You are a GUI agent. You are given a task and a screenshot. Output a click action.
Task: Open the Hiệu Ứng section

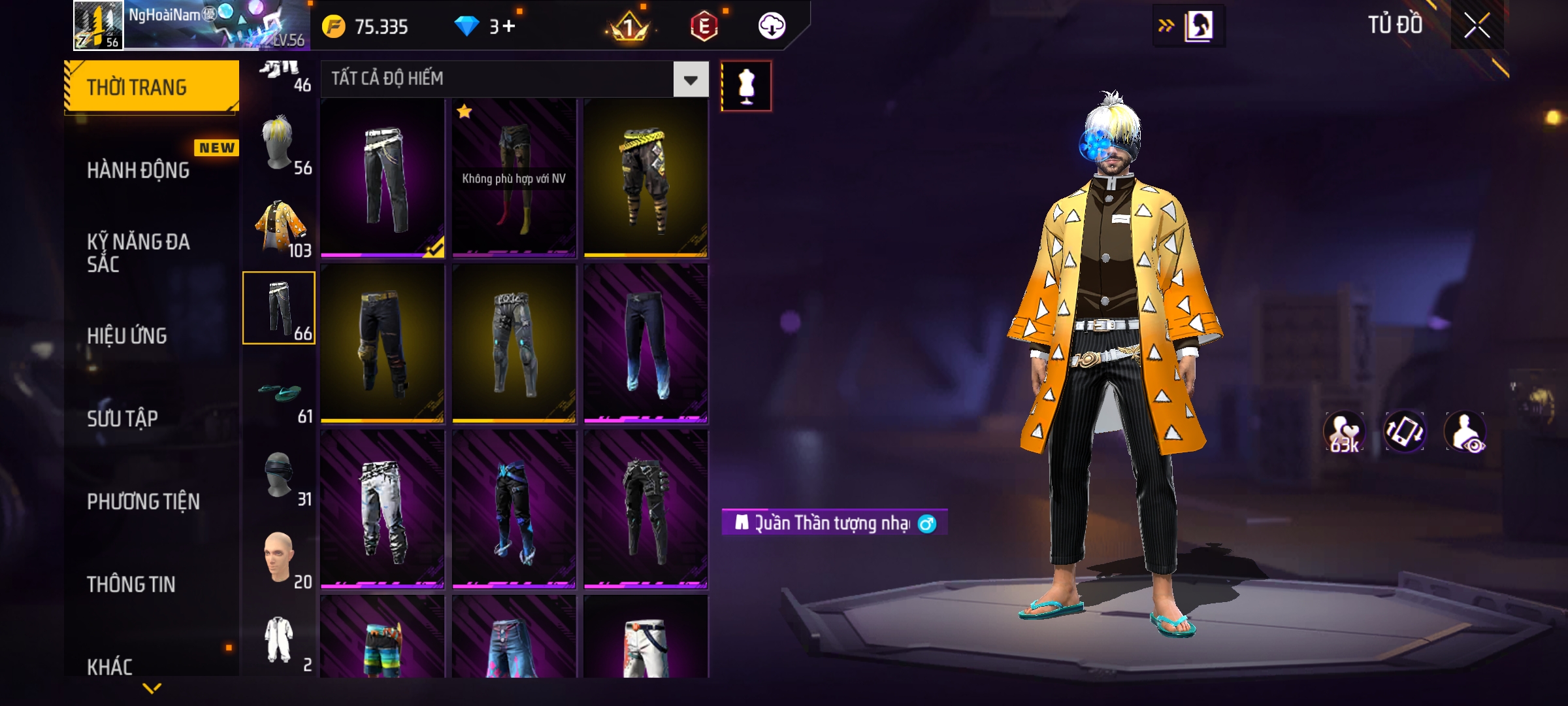(127, 335)
